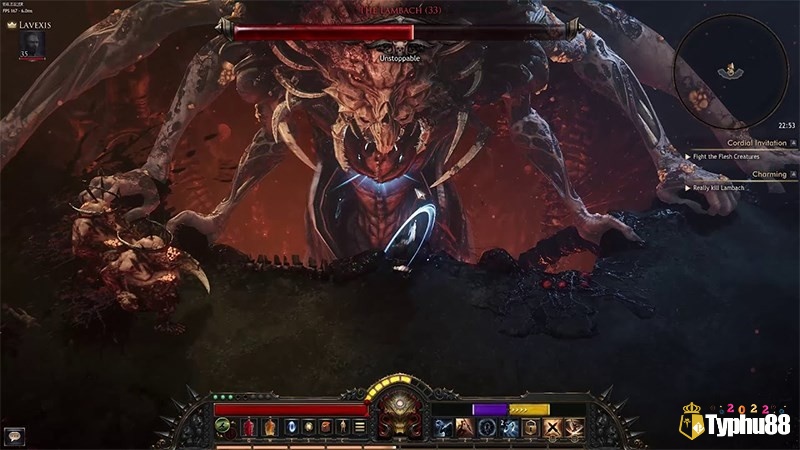This screenshot has height=450, width=800.
Task: Activate the blue ring skill icon
Action: point(486,427)
